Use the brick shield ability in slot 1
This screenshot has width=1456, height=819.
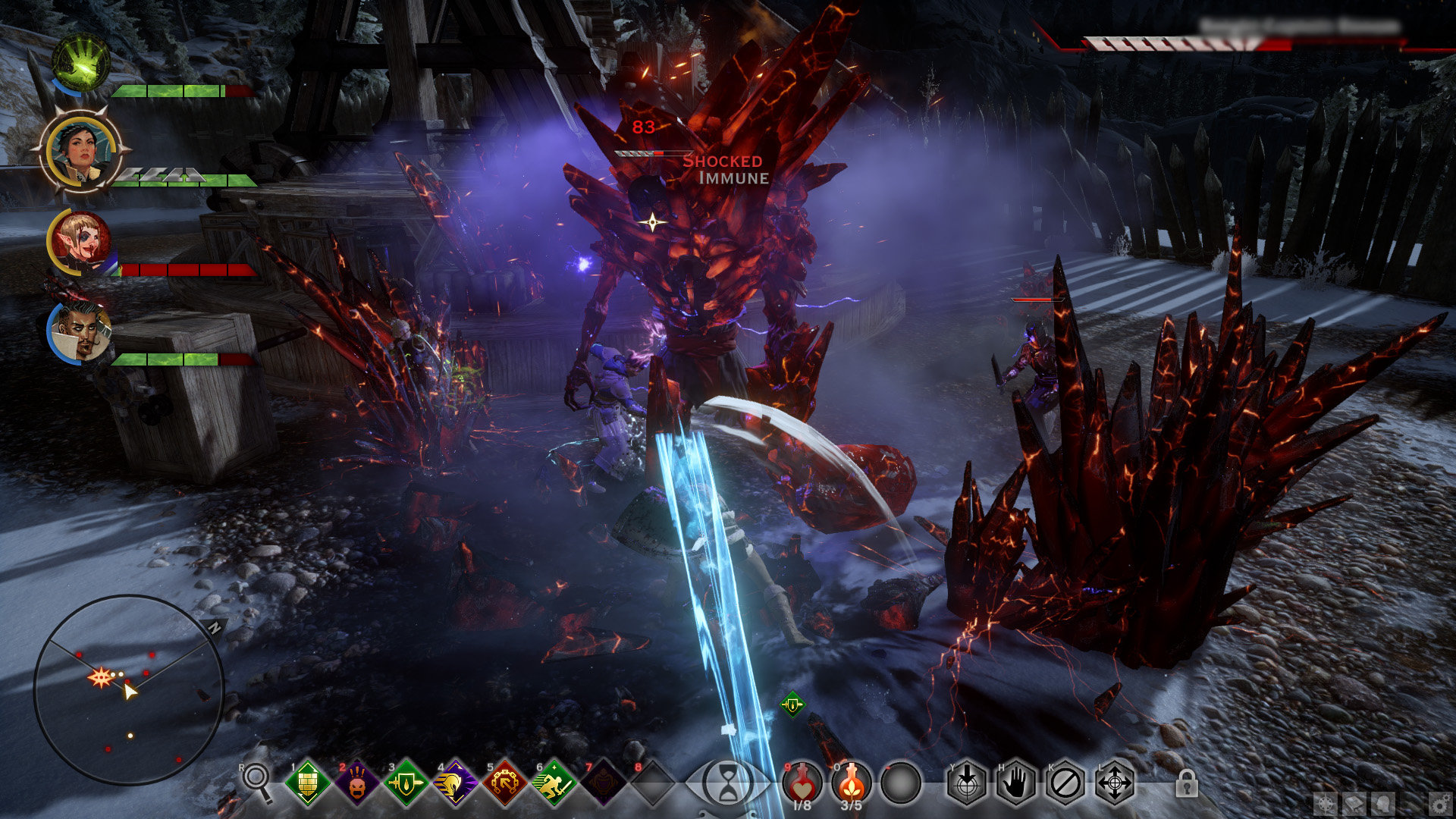click(308, 782)
